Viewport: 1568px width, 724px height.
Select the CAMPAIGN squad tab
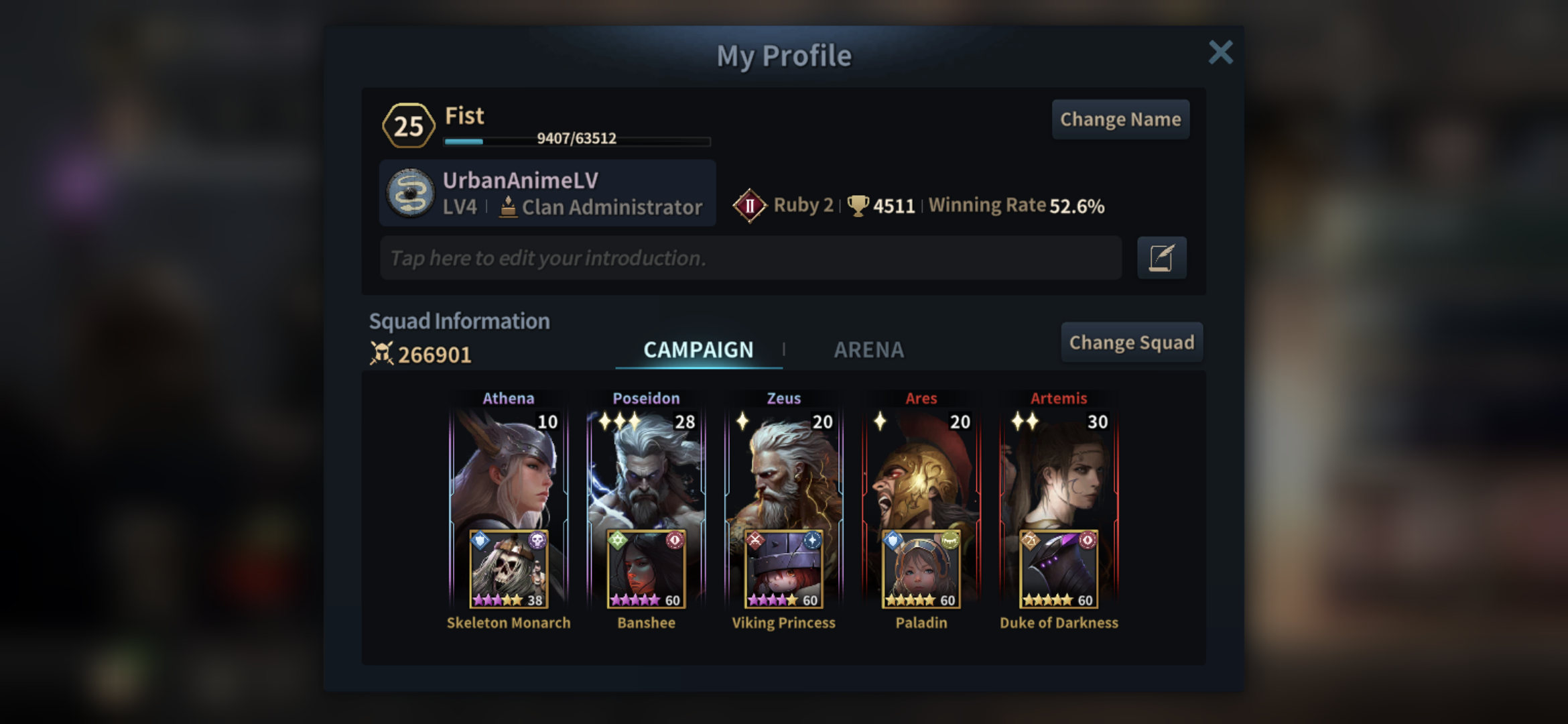(x=698, y=350)
